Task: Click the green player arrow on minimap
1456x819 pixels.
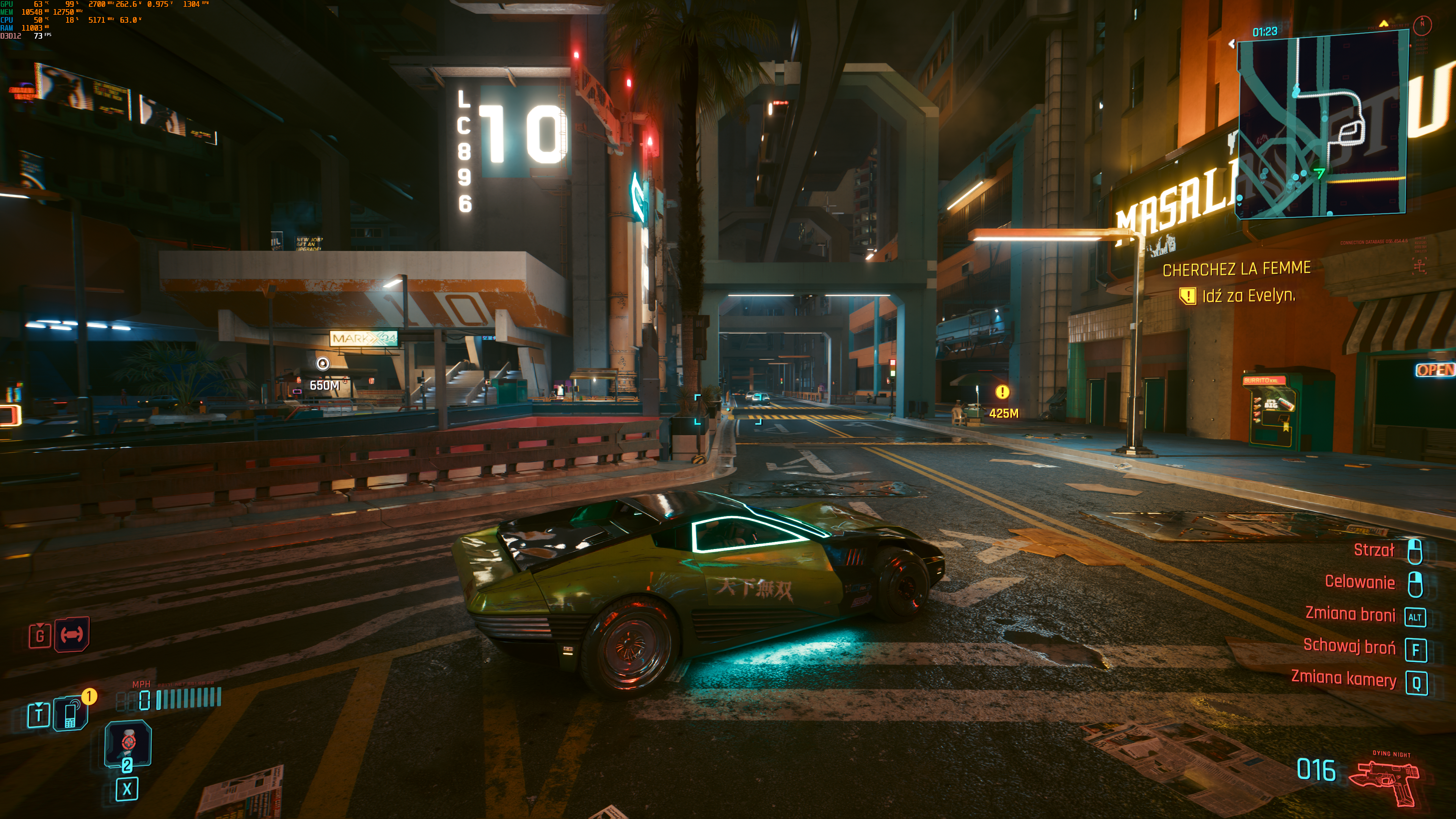Action: [x=1319, y=173]
